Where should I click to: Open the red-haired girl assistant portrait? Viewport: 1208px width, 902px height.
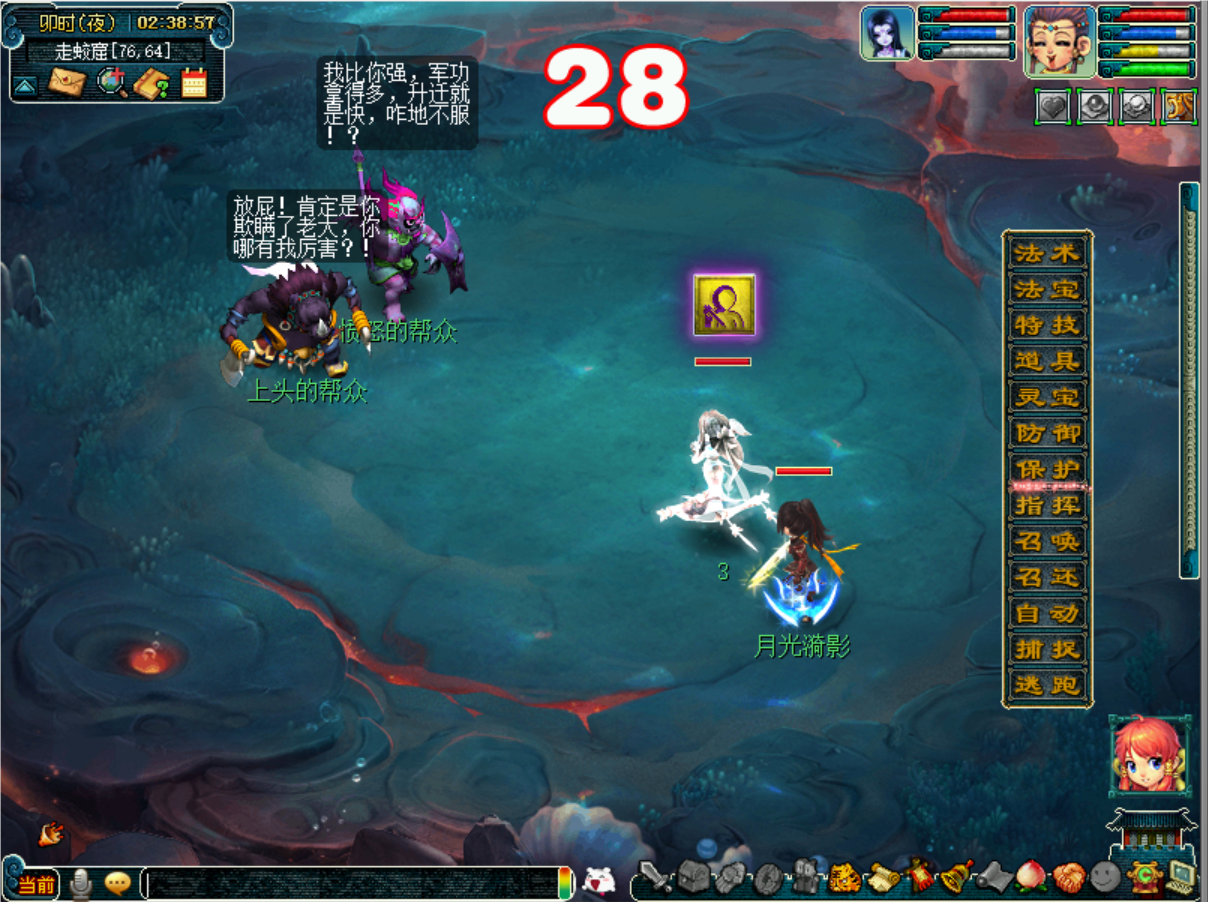[1149, 755]
